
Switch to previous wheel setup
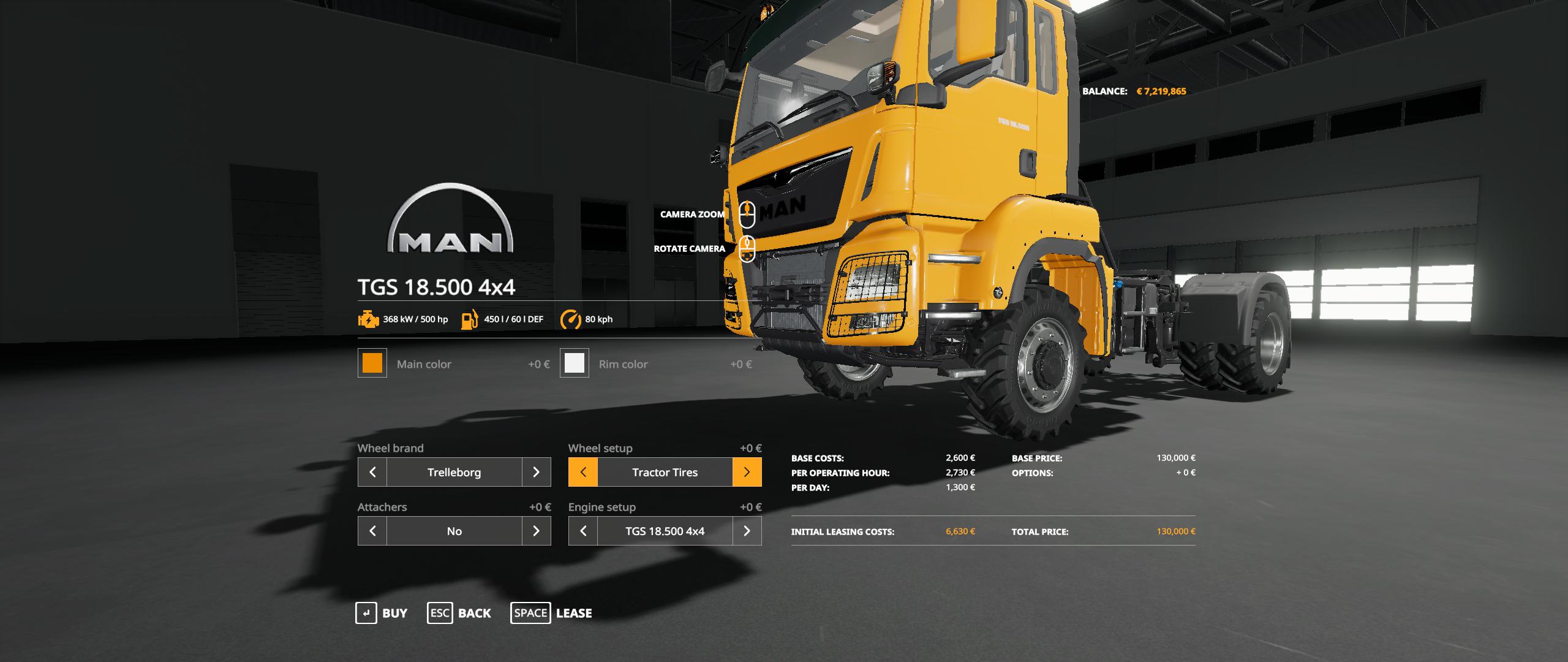tap(583, 472)
